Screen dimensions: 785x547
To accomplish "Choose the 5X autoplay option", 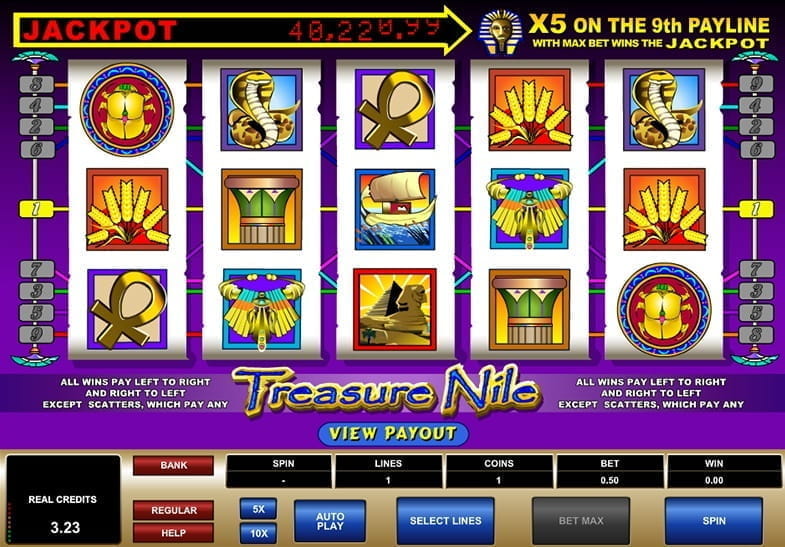I will point(258,509).
